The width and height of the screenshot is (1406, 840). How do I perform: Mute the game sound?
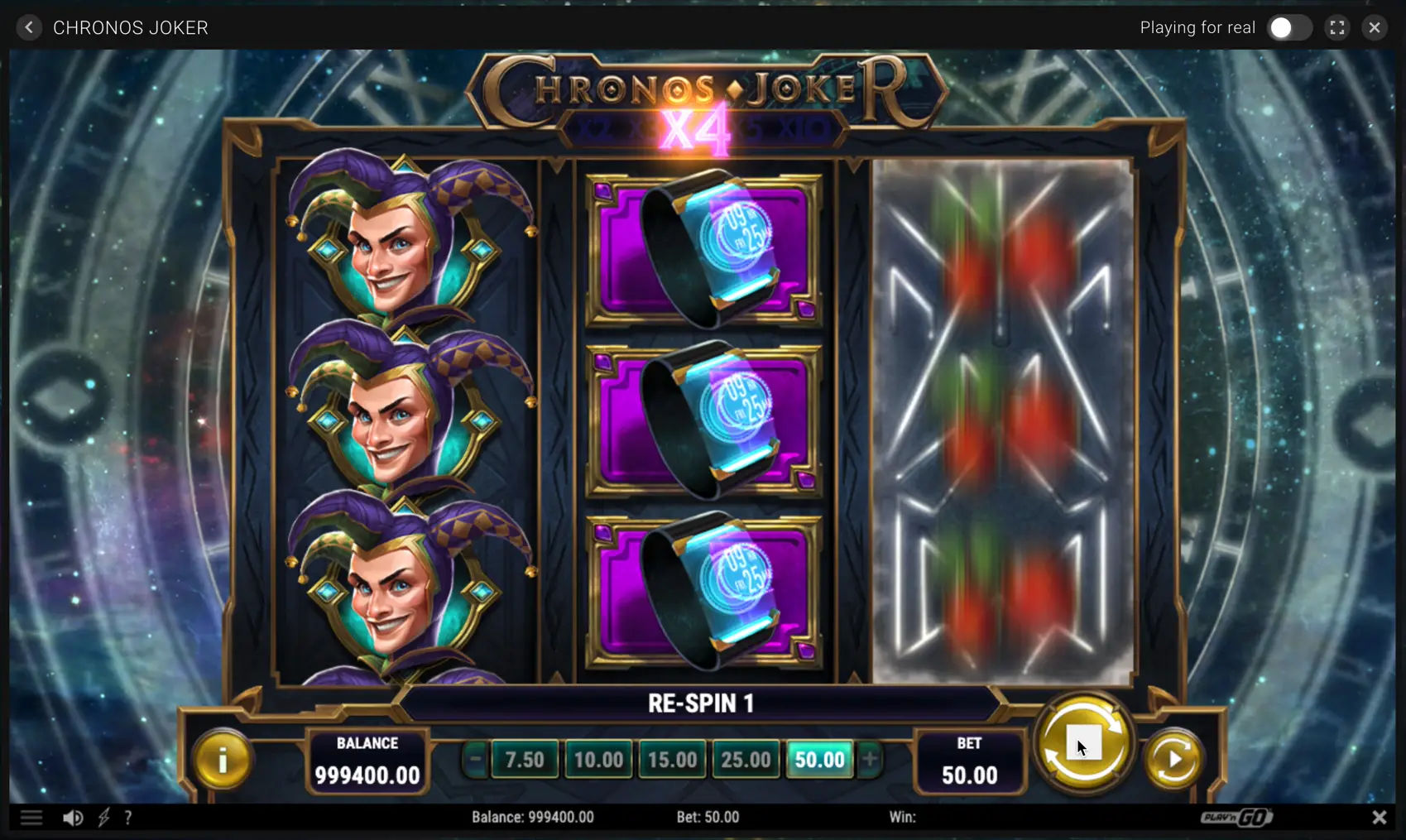(73, 818)
